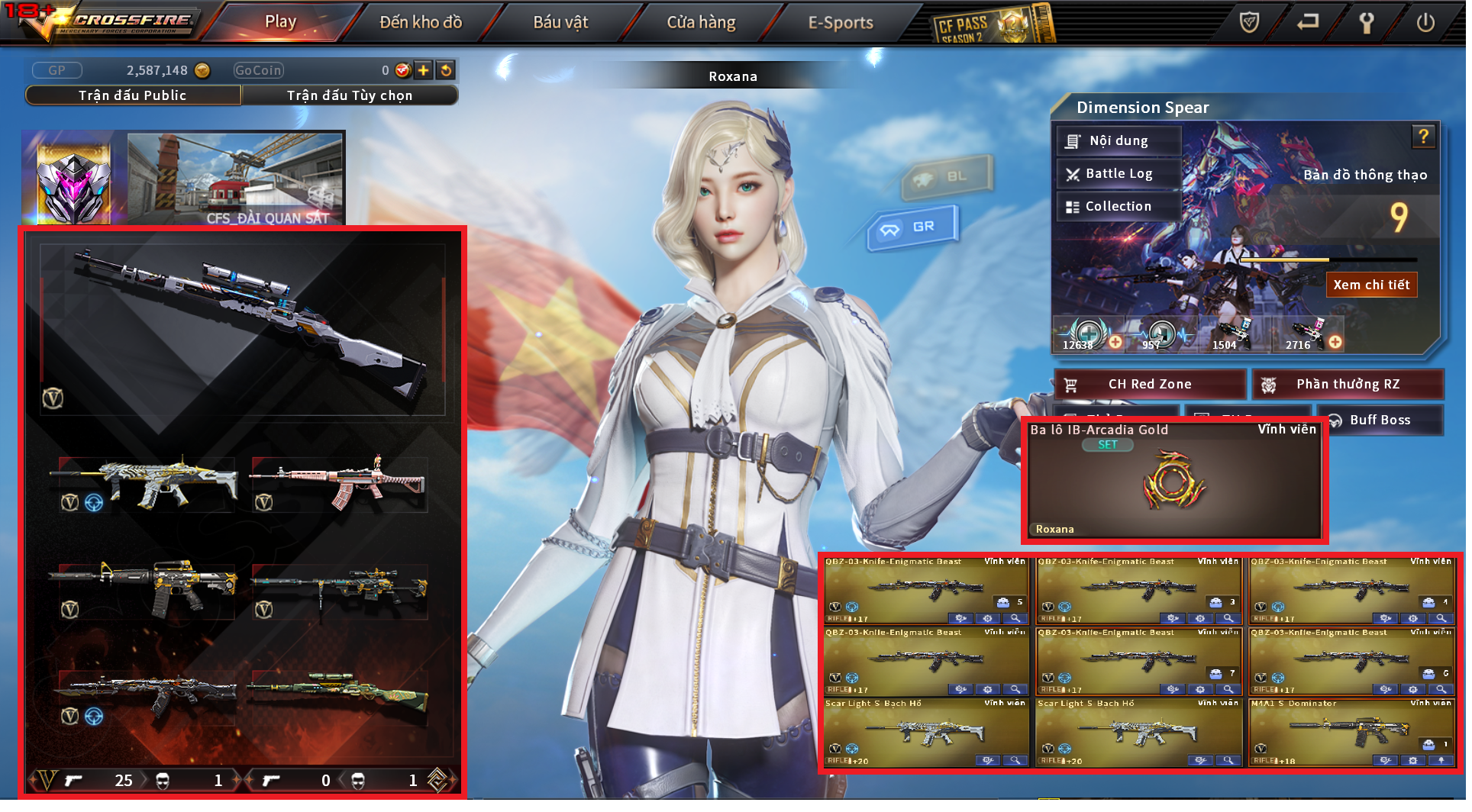Open the E-Sports section

click(841, 22)
